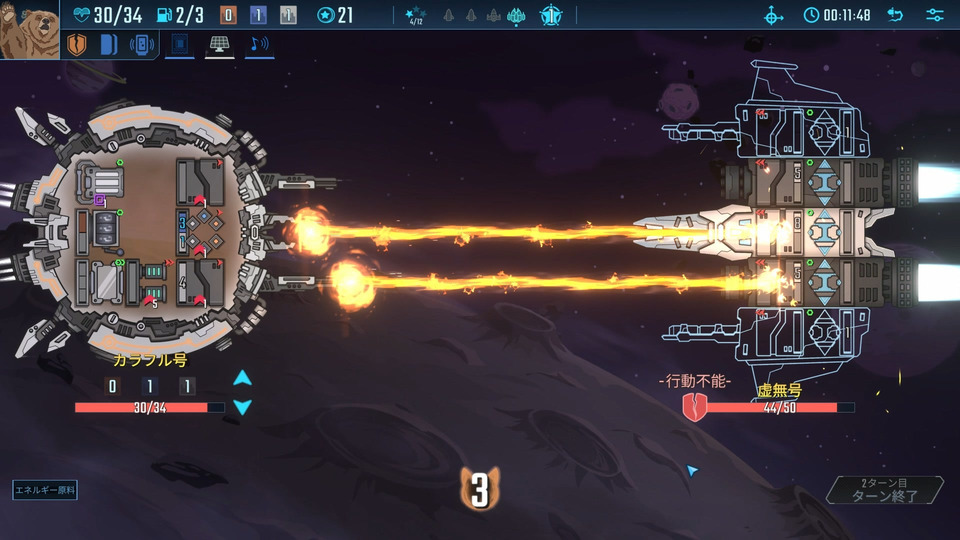Click the undo arrow icon
Screen dimensions: 960x540
(x=895, y=15)
